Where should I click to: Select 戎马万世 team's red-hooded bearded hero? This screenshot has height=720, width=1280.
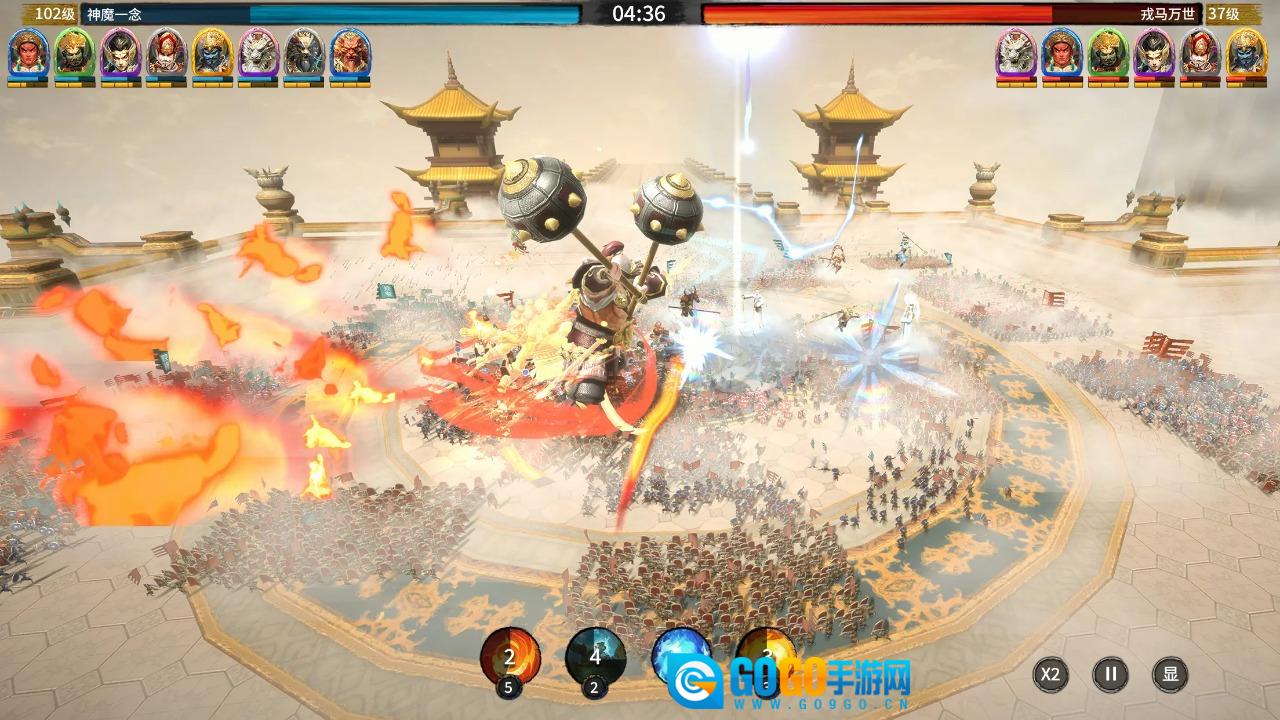click(1200, 53)
